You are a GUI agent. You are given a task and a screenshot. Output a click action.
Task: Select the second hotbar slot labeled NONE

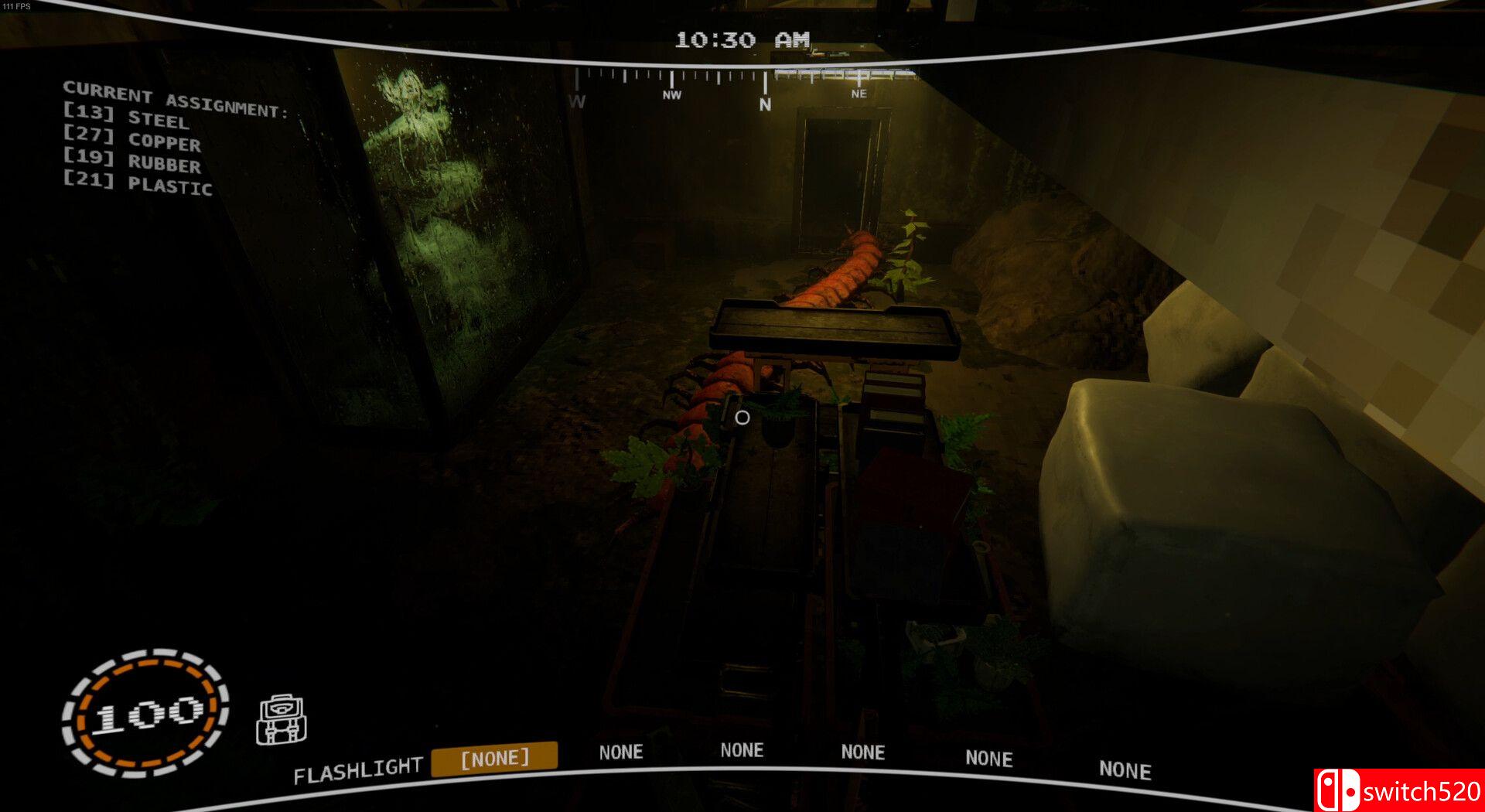(x=742, y=750)
